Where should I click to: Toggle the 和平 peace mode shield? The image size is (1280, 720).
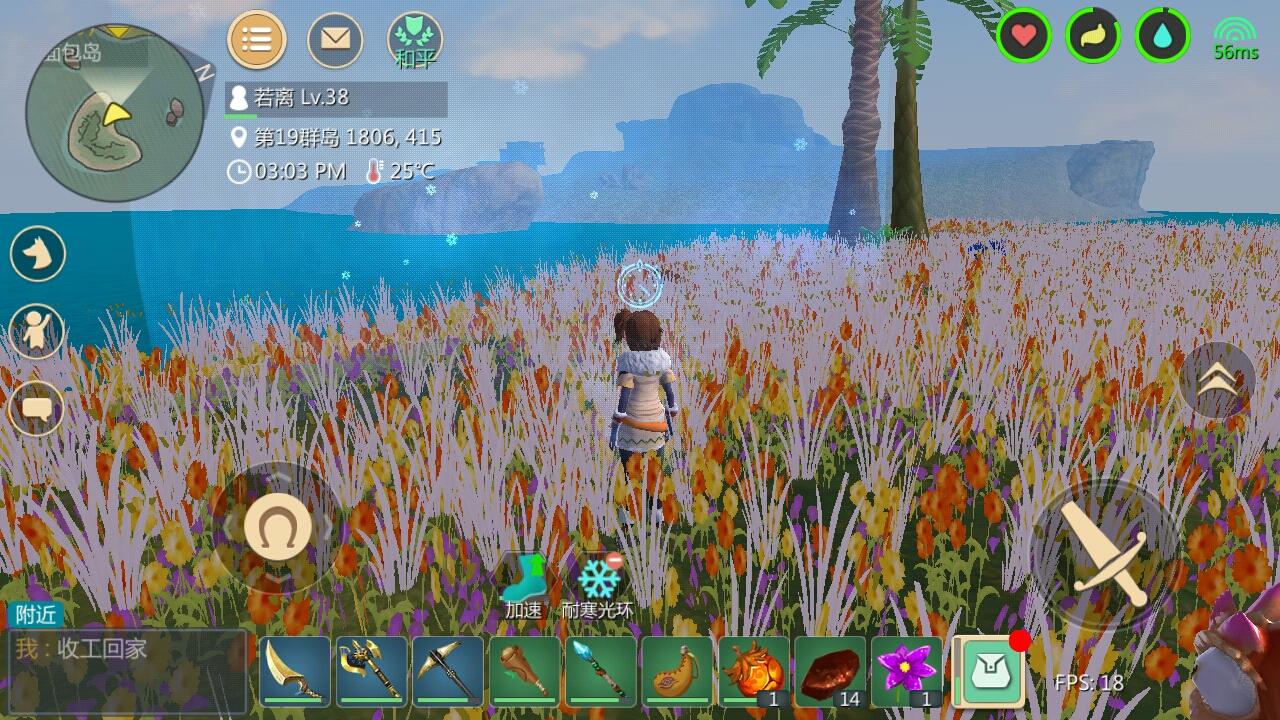point(415,41)
